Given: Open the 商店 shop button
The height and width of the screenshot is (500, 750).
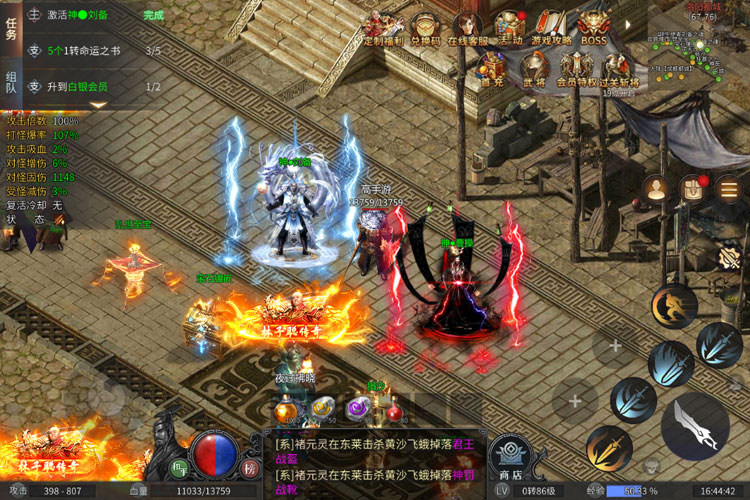Looking at the screenshot, I should click(510, 458).
